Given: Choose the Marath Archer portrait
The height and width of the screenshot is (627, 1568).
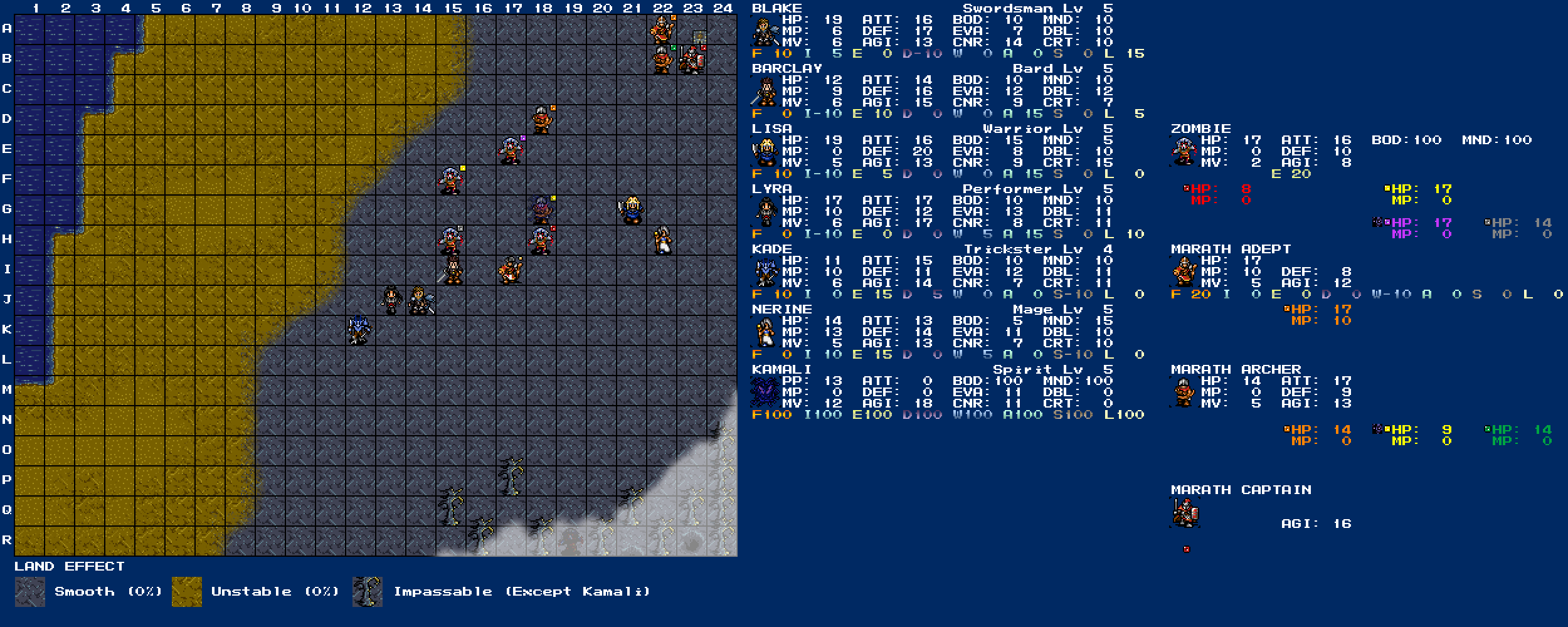Looking at the screenshot, I should (1184, 393).
